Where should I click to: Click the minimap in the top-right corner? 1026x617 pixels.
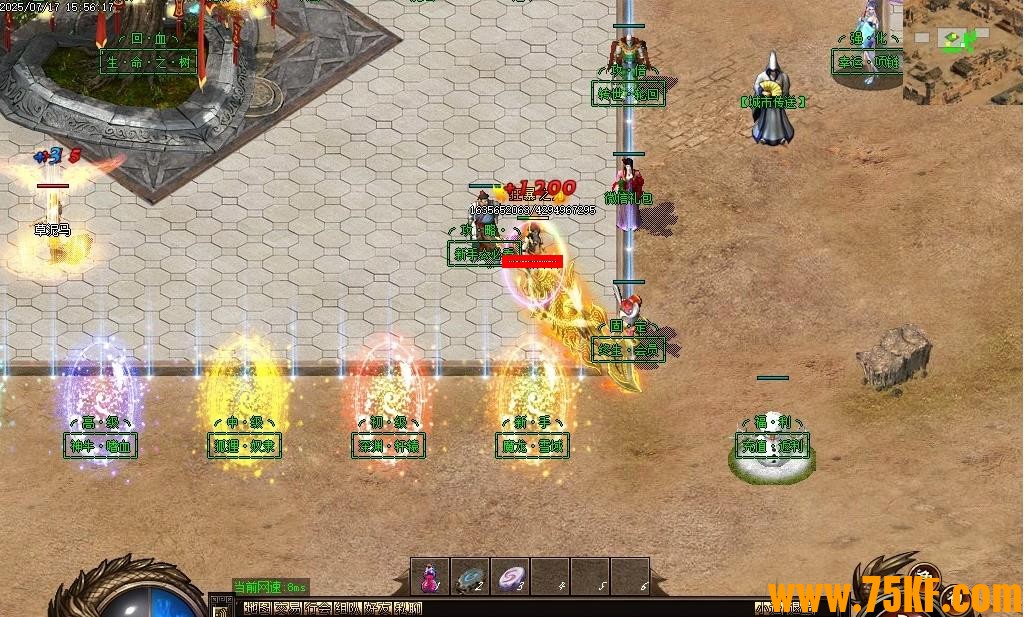pyautogui.click(x=963, y=52)
